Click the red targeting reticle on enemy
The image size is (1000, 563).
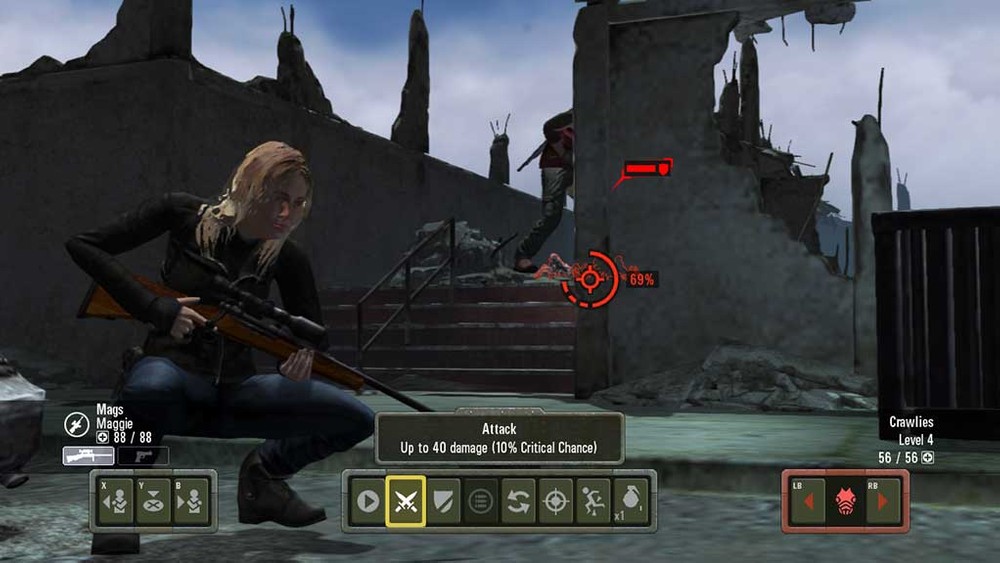[x=590, y=279]
